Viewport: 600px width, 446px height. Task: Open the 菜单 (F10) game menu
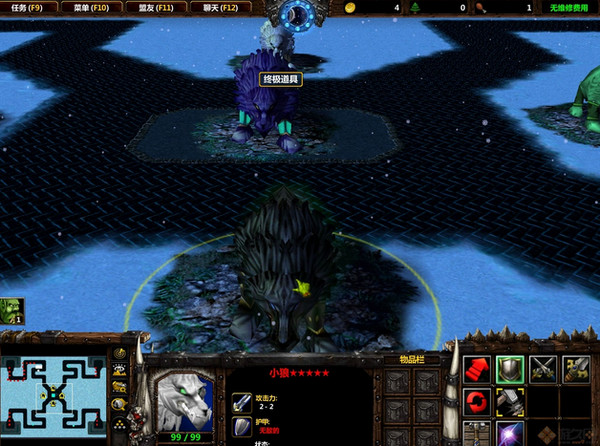(89, 7)
